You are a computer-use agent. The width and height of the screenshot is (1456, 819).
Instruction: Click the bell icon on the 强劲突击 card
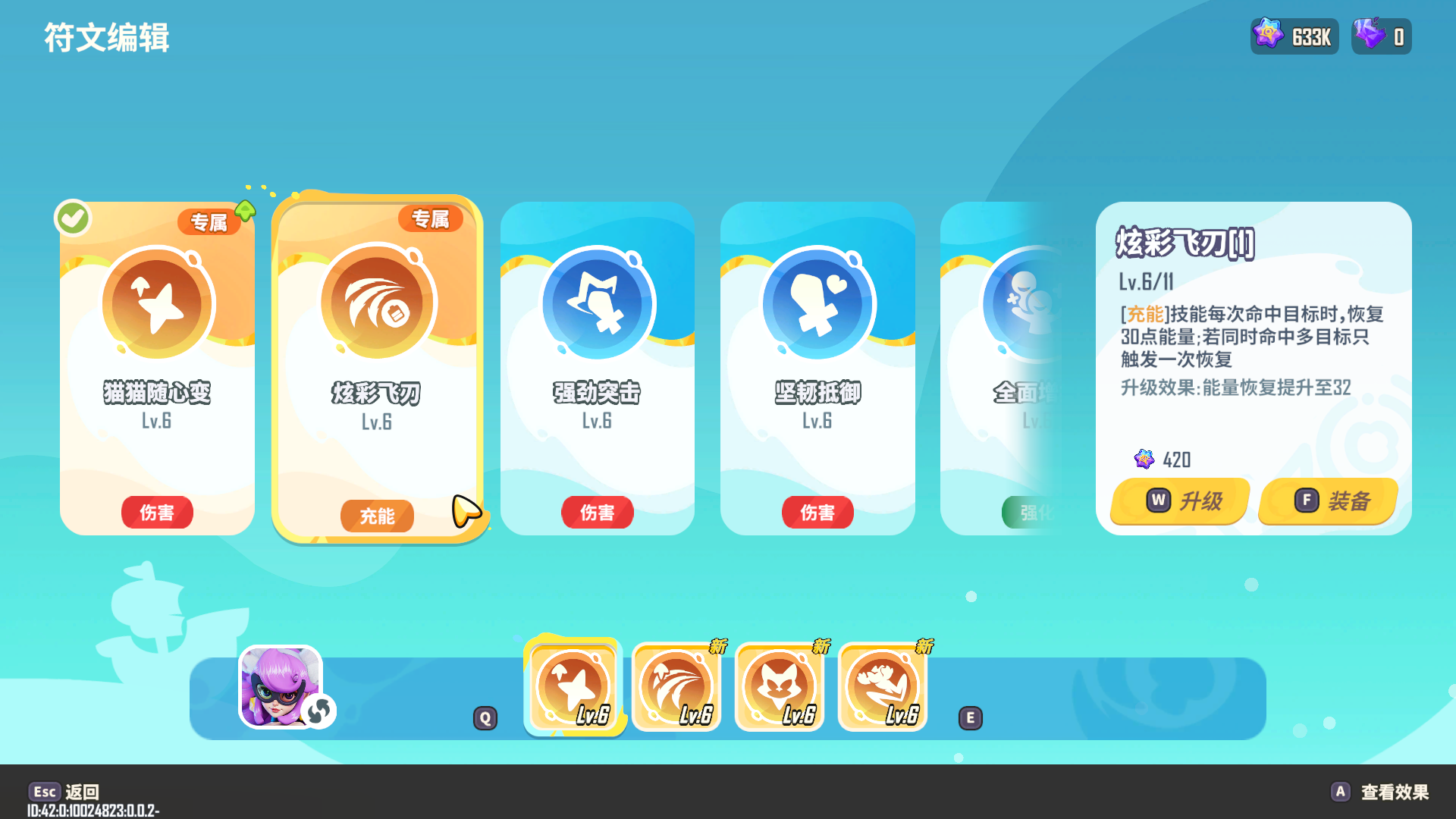pos(598,303)
